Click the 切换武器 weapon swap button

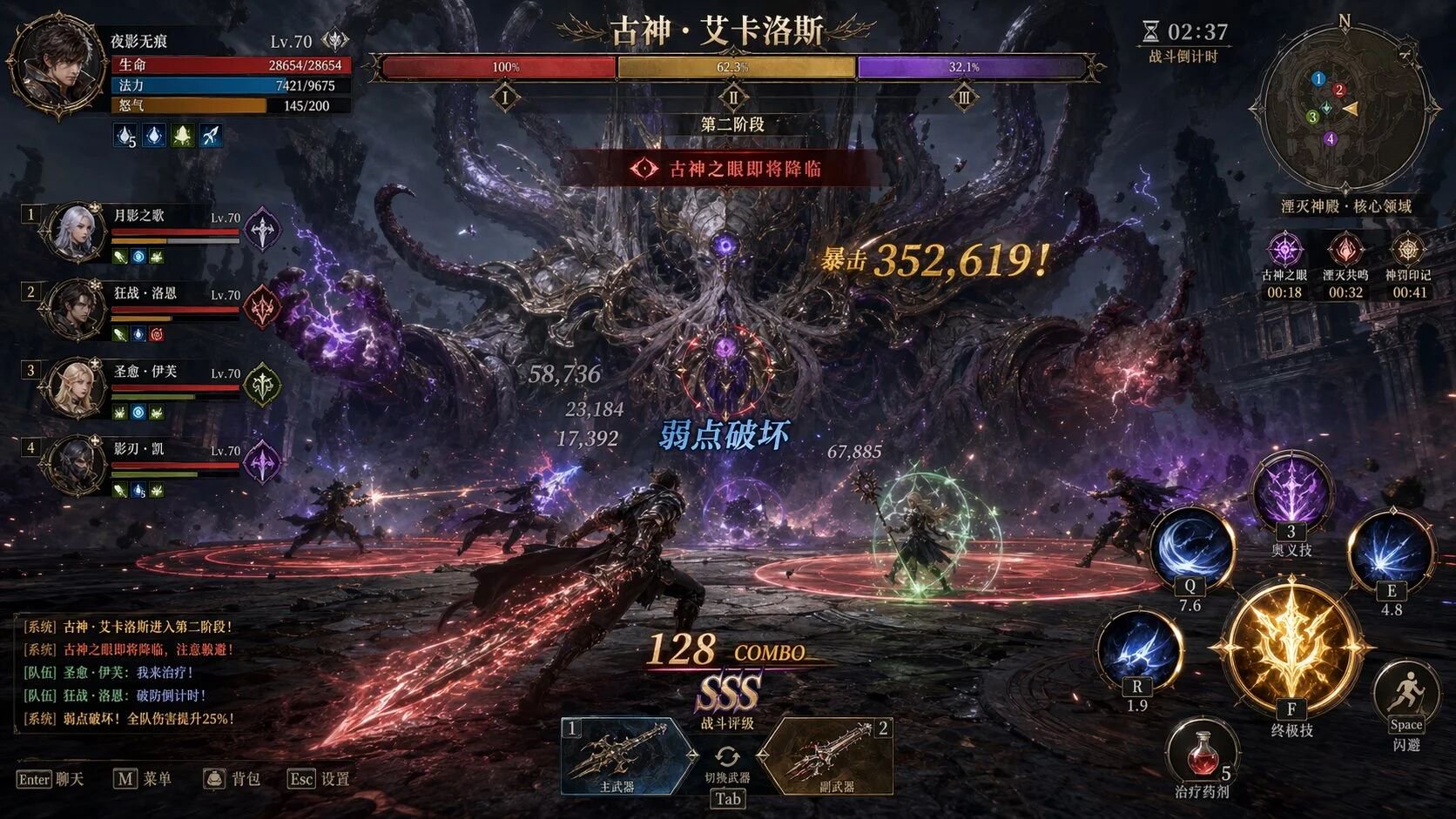tap(727, 759)
